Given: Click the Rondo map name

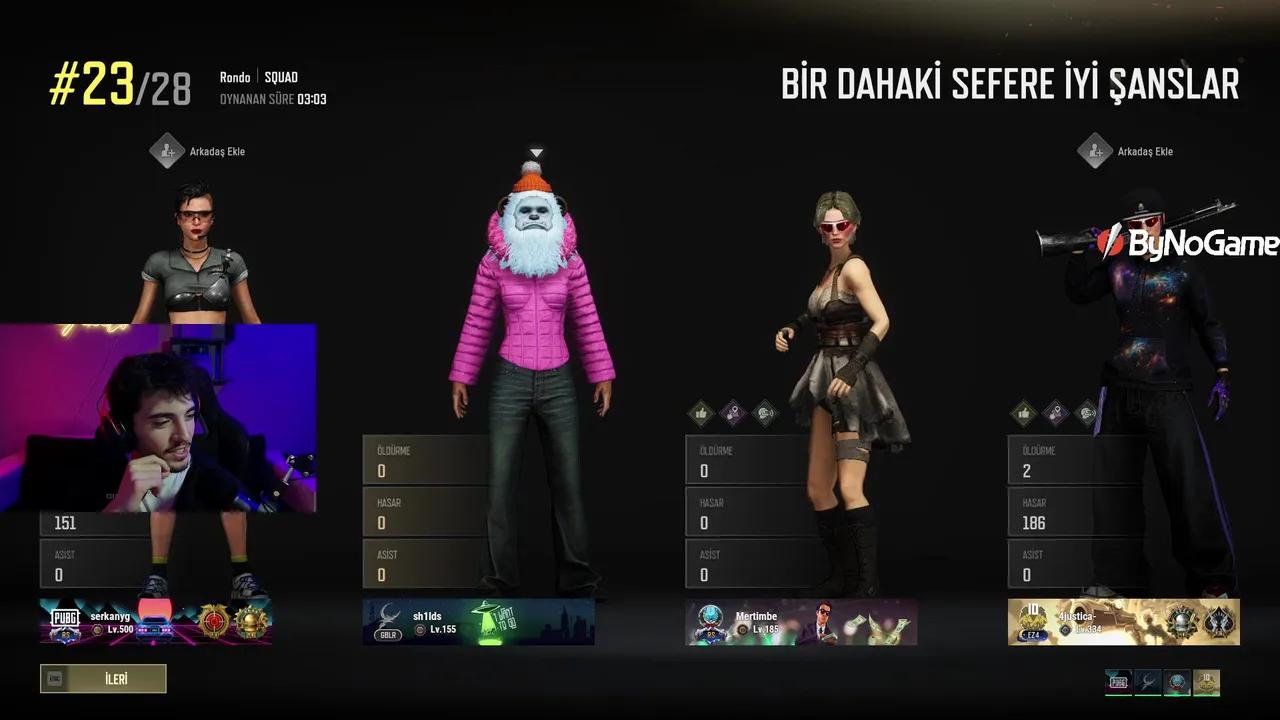Looking at the screenshot, I should (x=234, y=76).
